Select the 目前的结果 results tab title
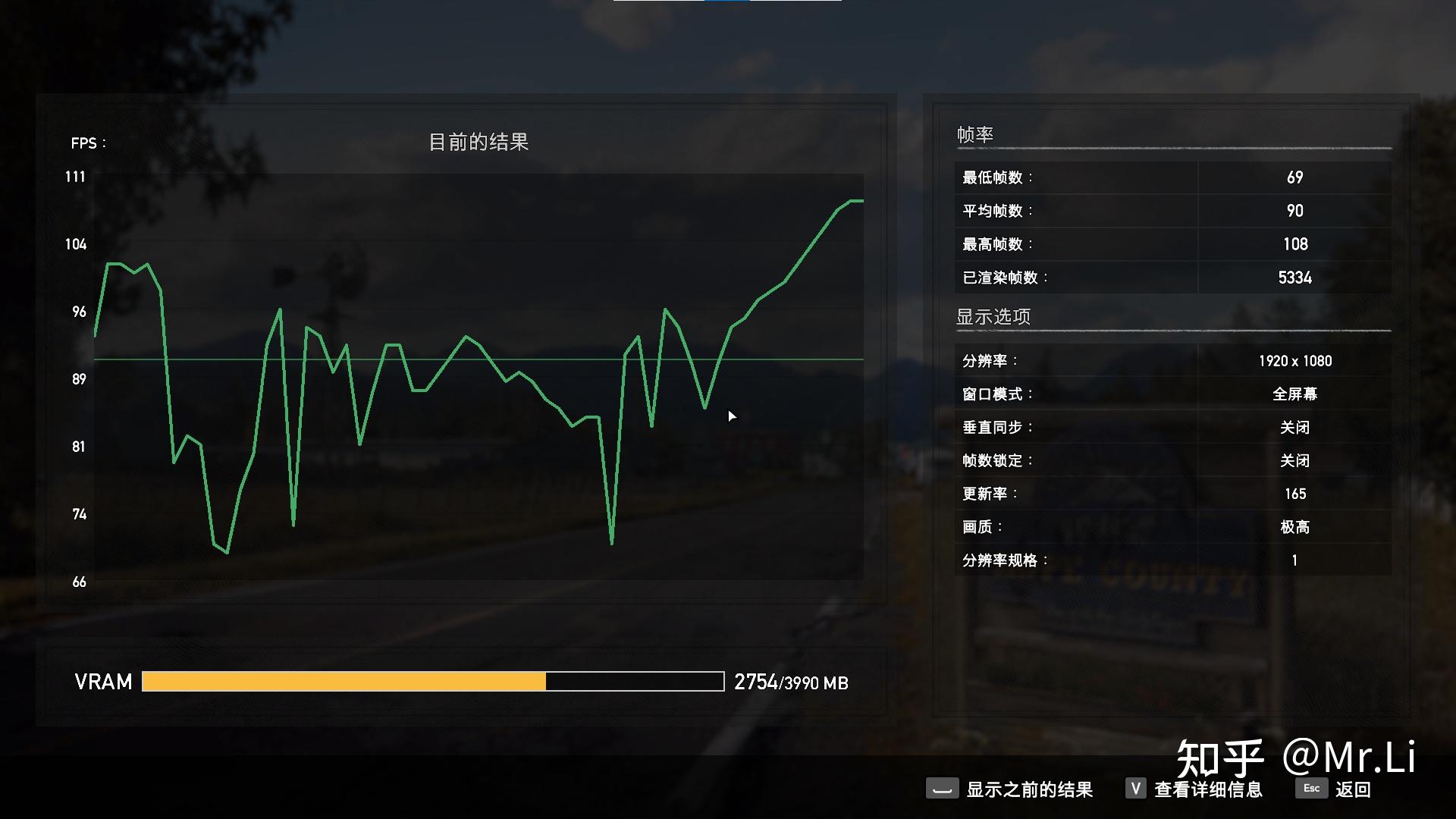Image resolution: width=1456 pixels, height=819 pixels. point(480,141)
